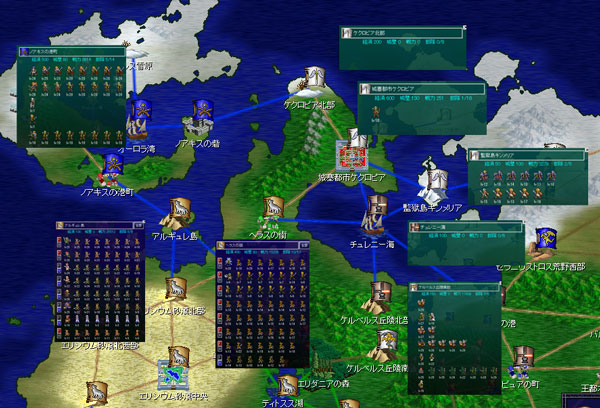
Task: Select the ゲルベルス丘陵北部 territory node
Action: coord(381,293)
